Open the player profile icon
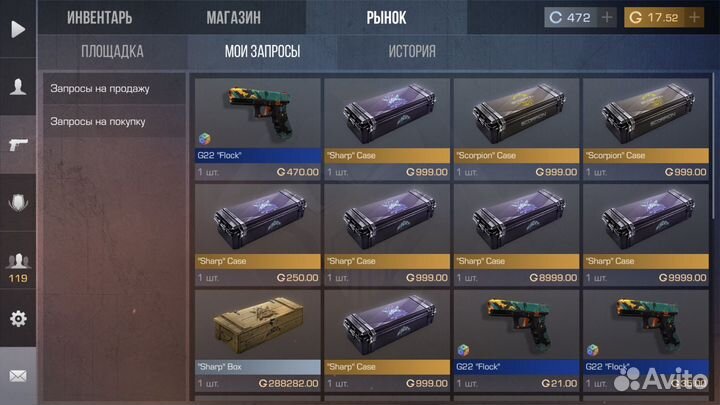This screenshot has width=720, height=405. (x=18, y=86)
